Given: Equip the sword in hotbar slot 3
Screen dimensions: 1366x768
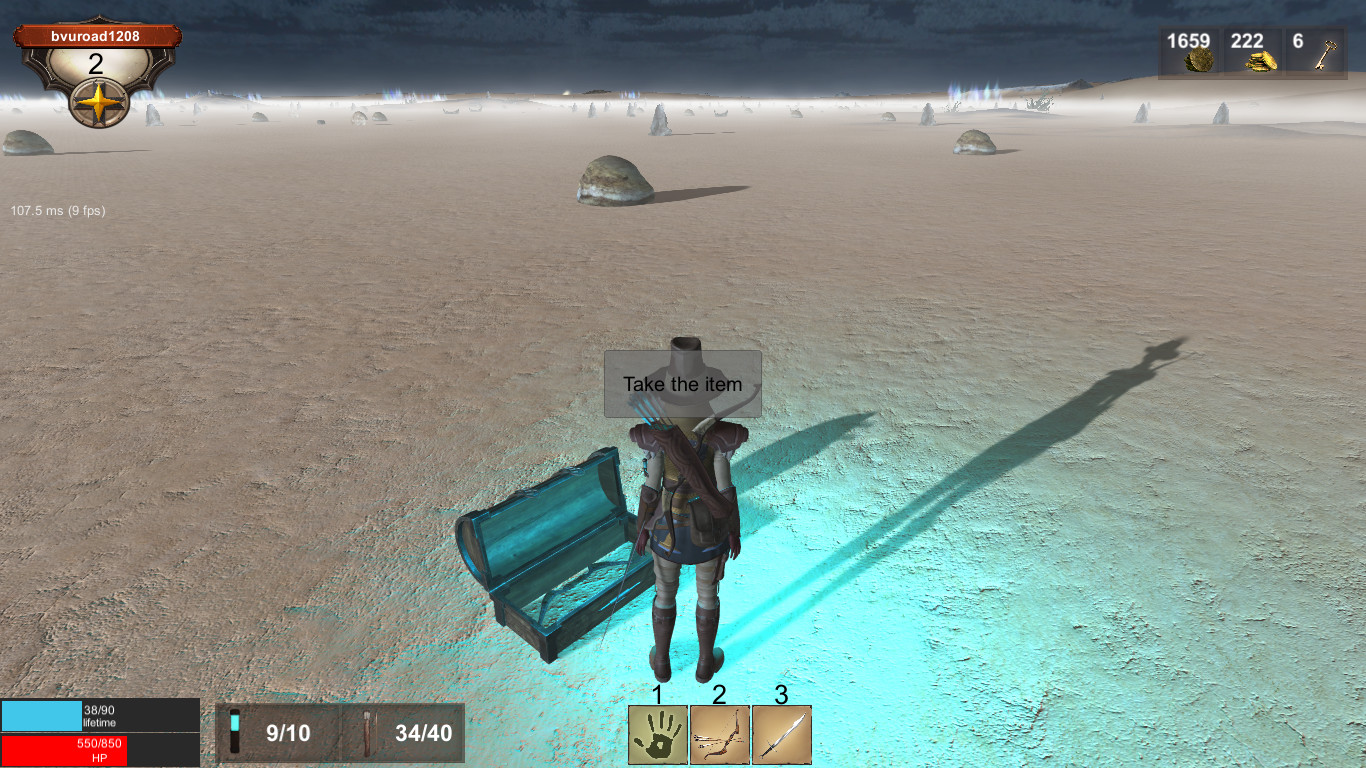Looking at the screenshot, I should [x=781, y=736].
